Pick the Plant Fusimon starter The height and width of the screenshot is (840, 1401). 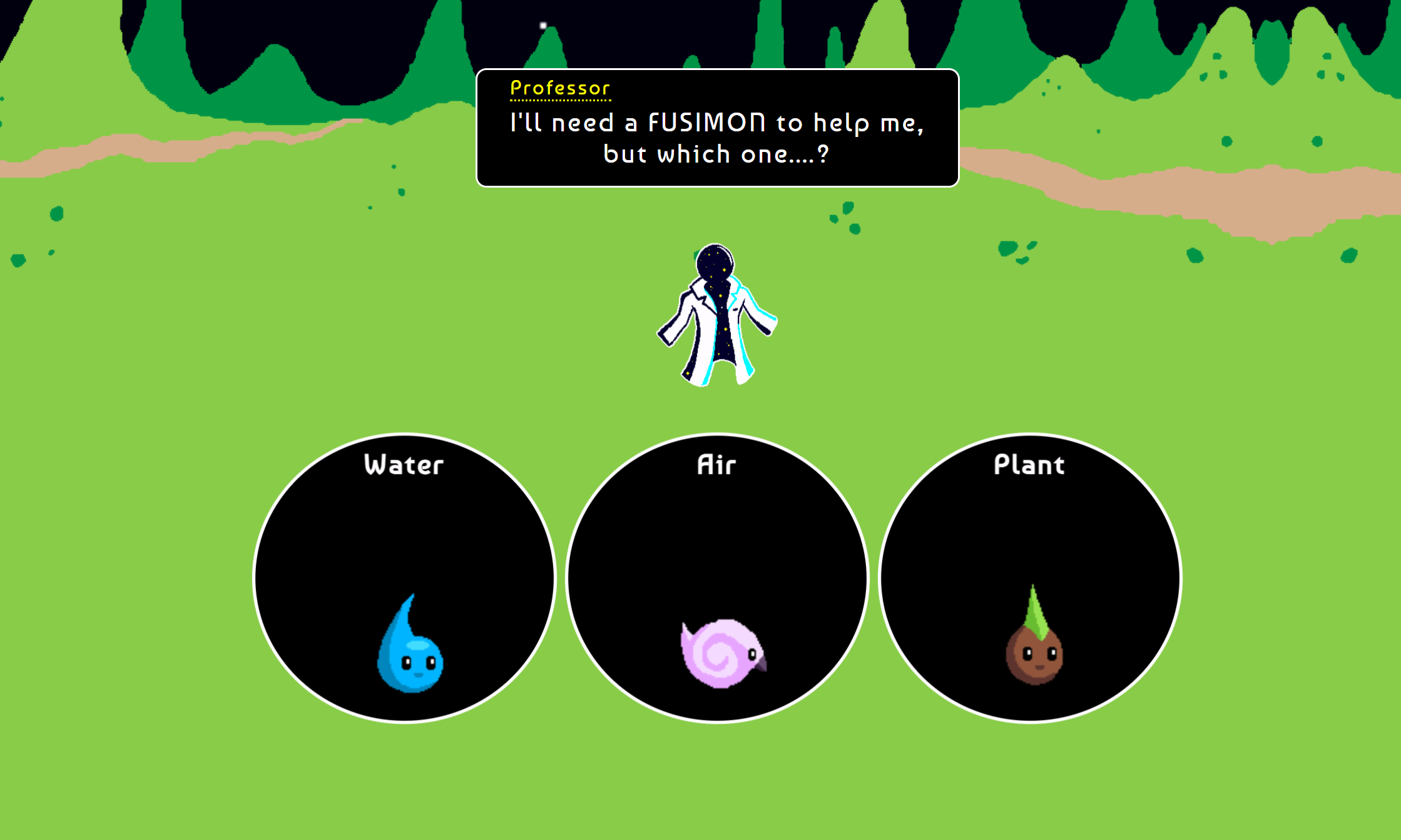[x=1030, y=578]
